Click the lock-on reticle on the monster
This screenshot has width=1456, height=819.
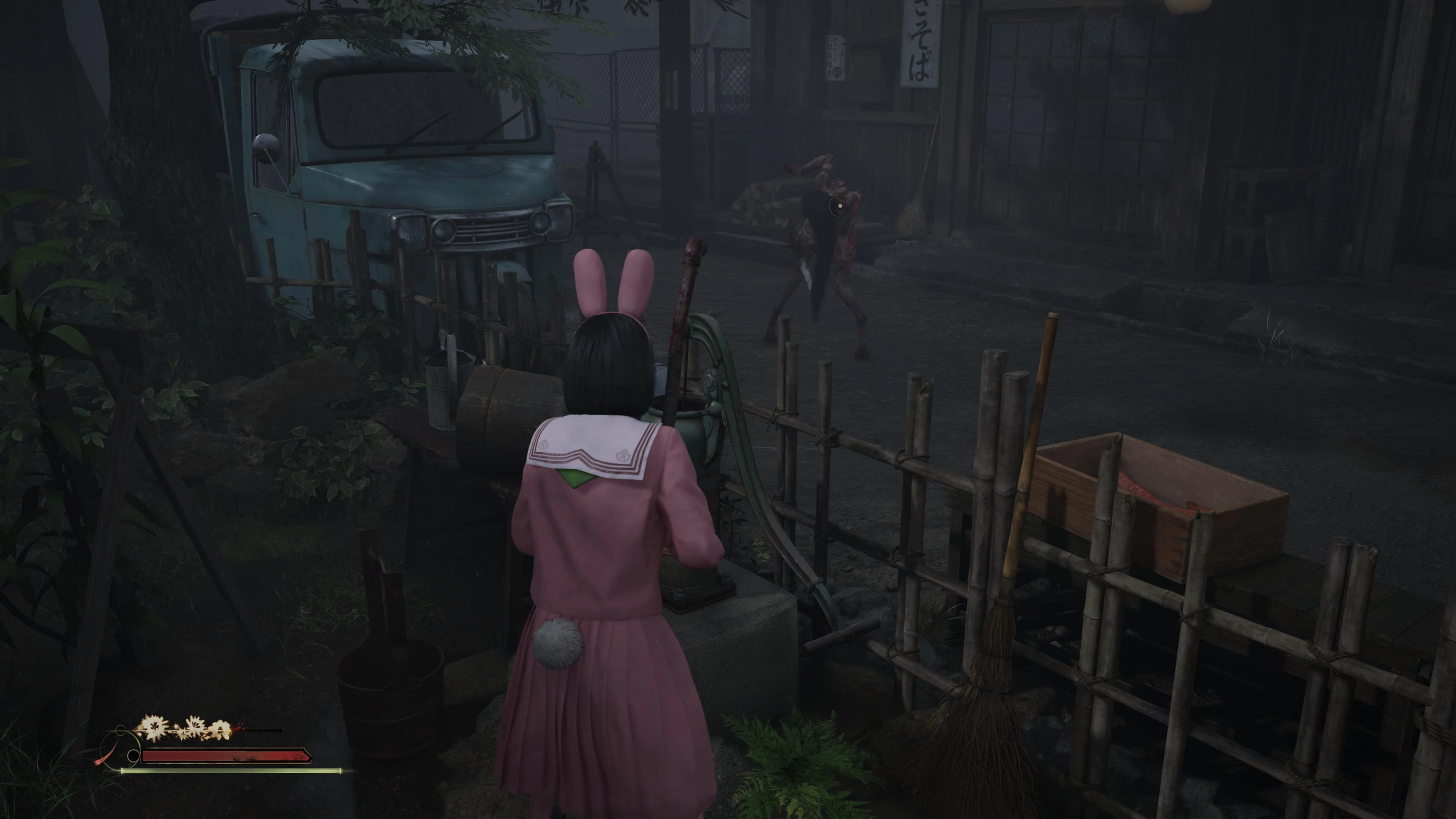click(x=840, y=207)
